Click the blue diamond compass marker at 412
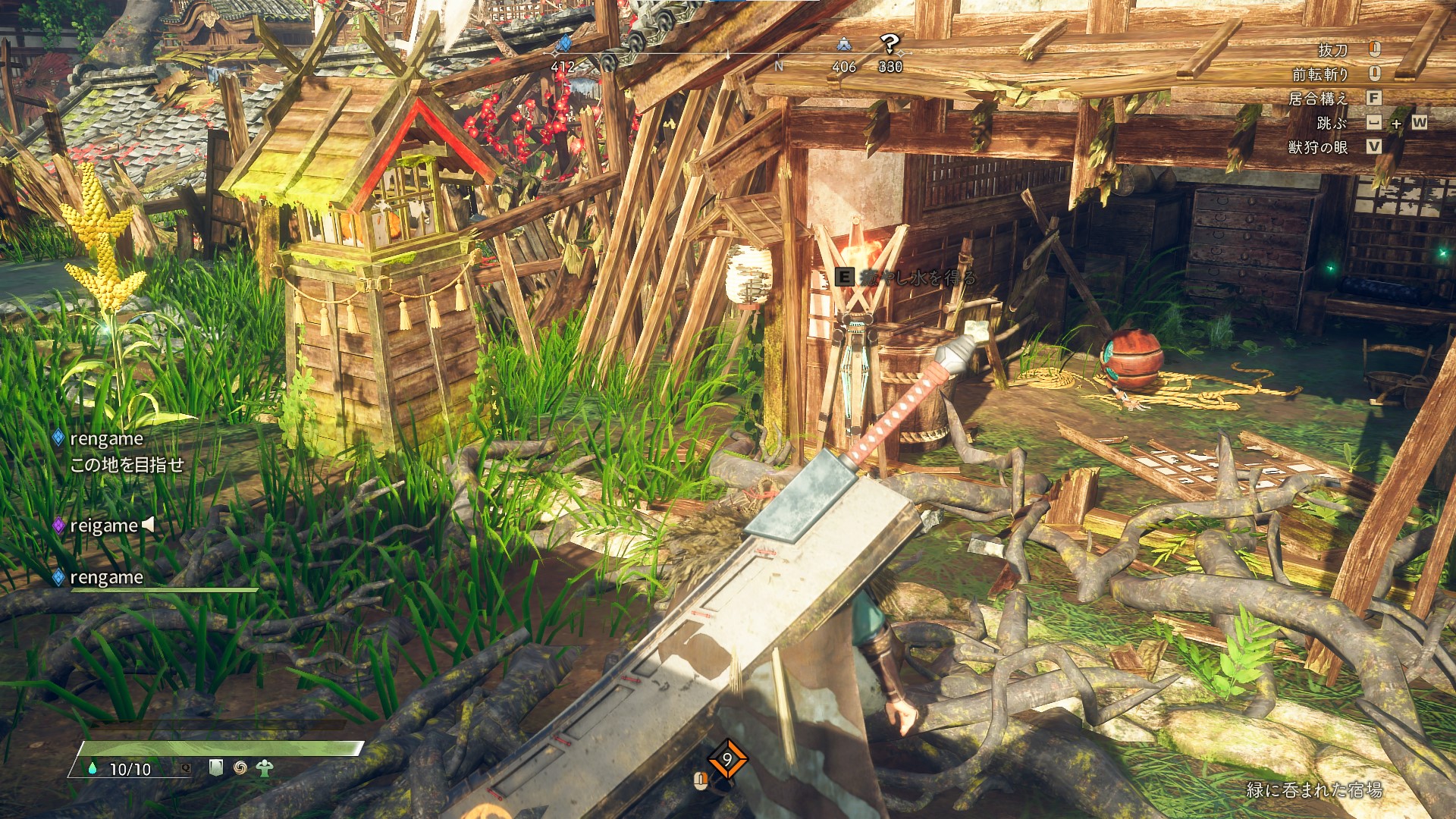Screen dimensions: 1456x819 [x=563, y=45]
